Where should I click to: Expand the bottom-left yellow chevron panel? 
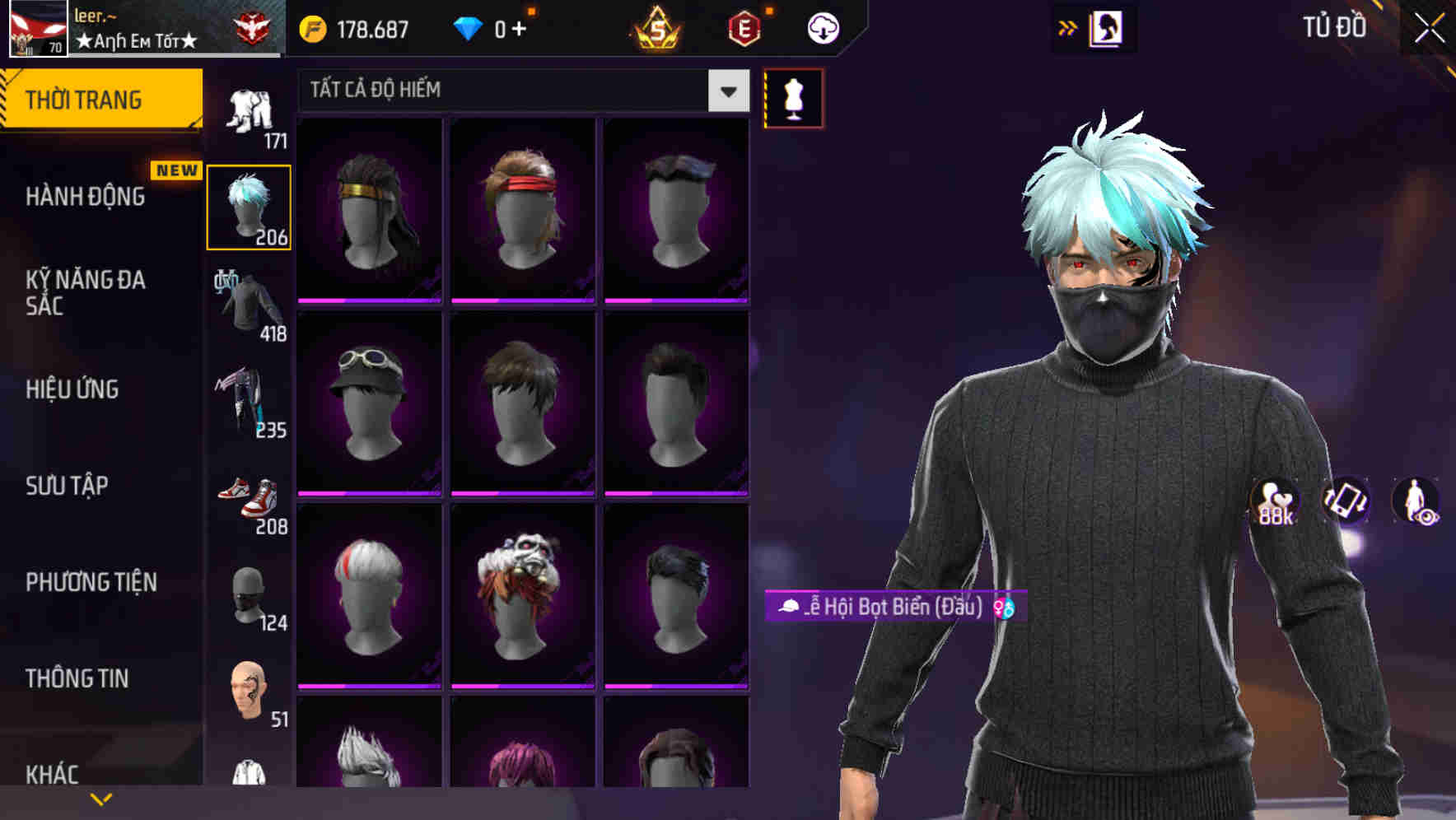coord(102,798)
